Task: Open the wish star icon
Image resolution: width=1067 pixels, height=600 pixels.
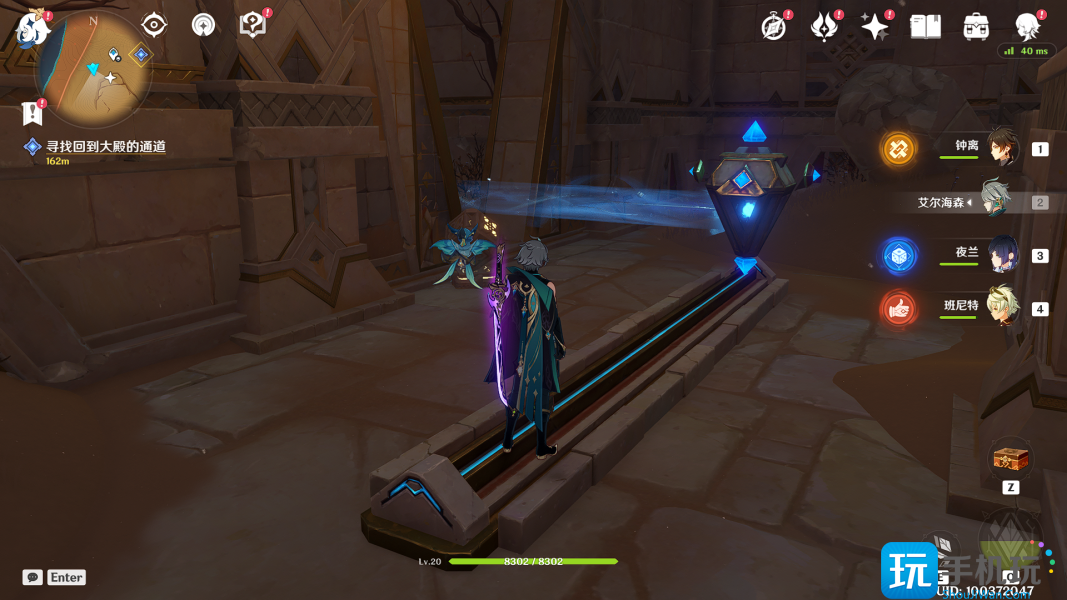Action: point(875,27)
